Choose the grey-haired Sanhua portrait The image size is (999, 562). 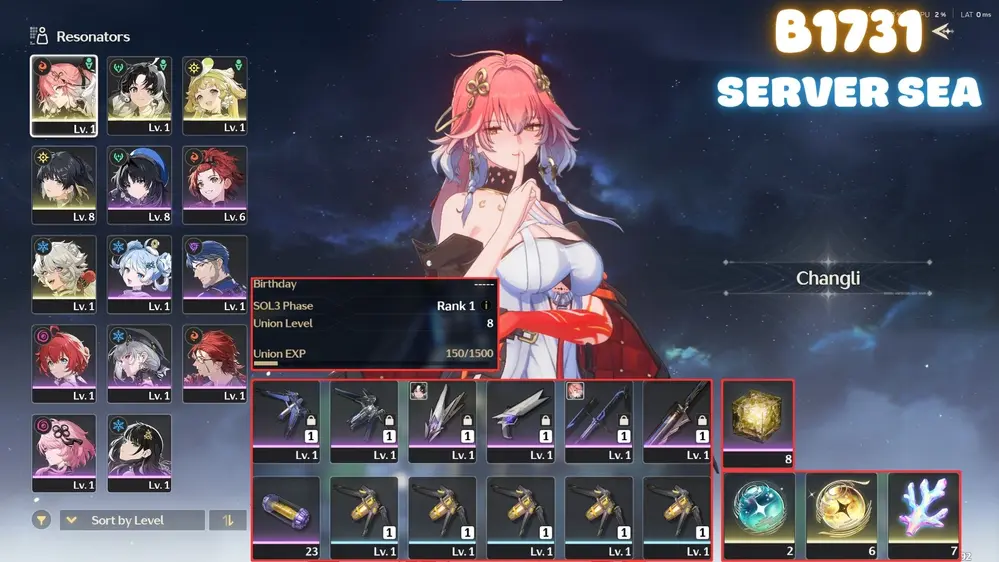coord(139,363)
